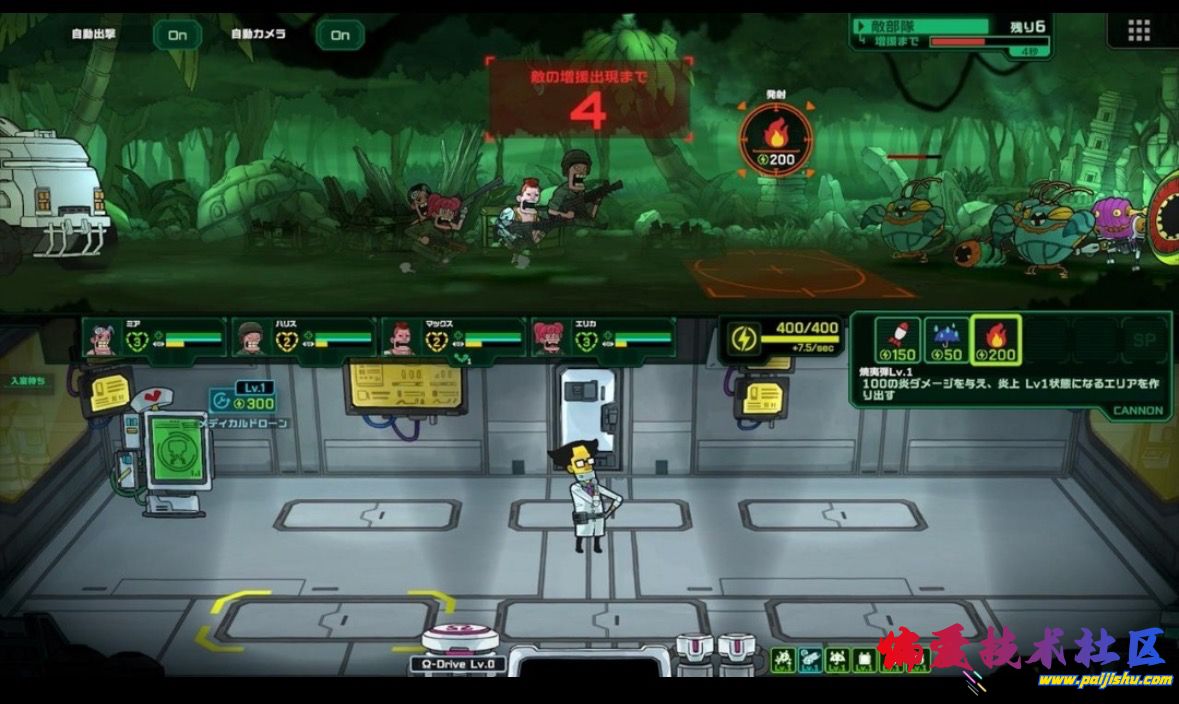Click the SP special slot
This screenshot has width=1179, height=704.
point(1143,340)
